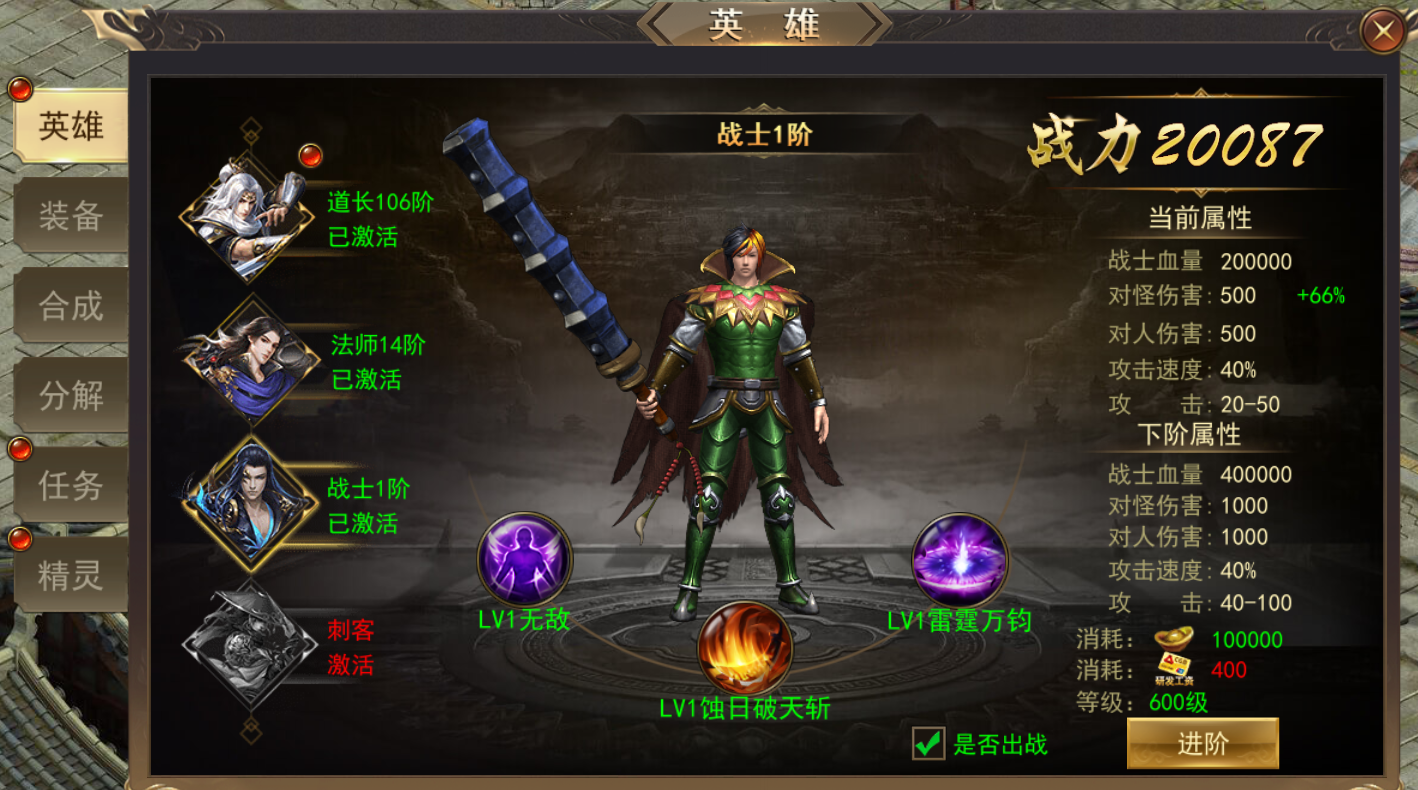Uncheck the battle deployment checkbox

tap(930, 743)
